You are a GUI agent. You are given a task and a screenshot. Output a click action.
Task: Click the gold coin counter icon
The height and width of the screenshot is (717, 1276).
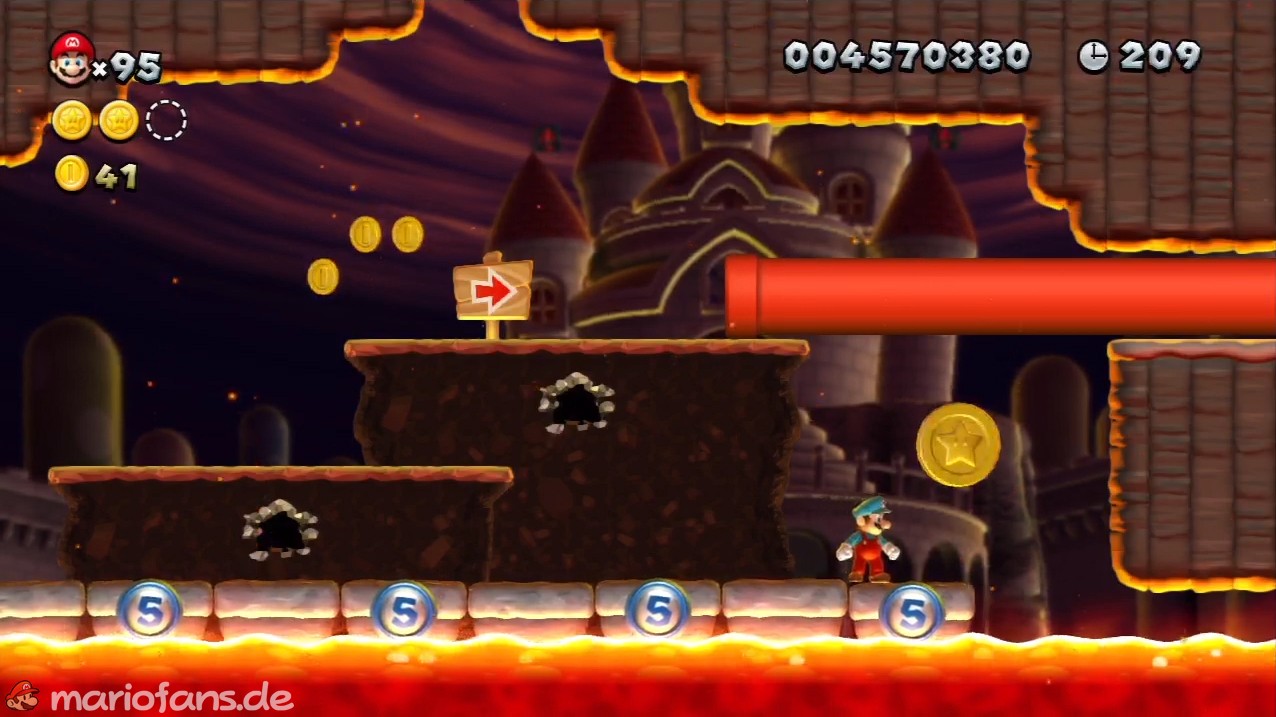72,174
